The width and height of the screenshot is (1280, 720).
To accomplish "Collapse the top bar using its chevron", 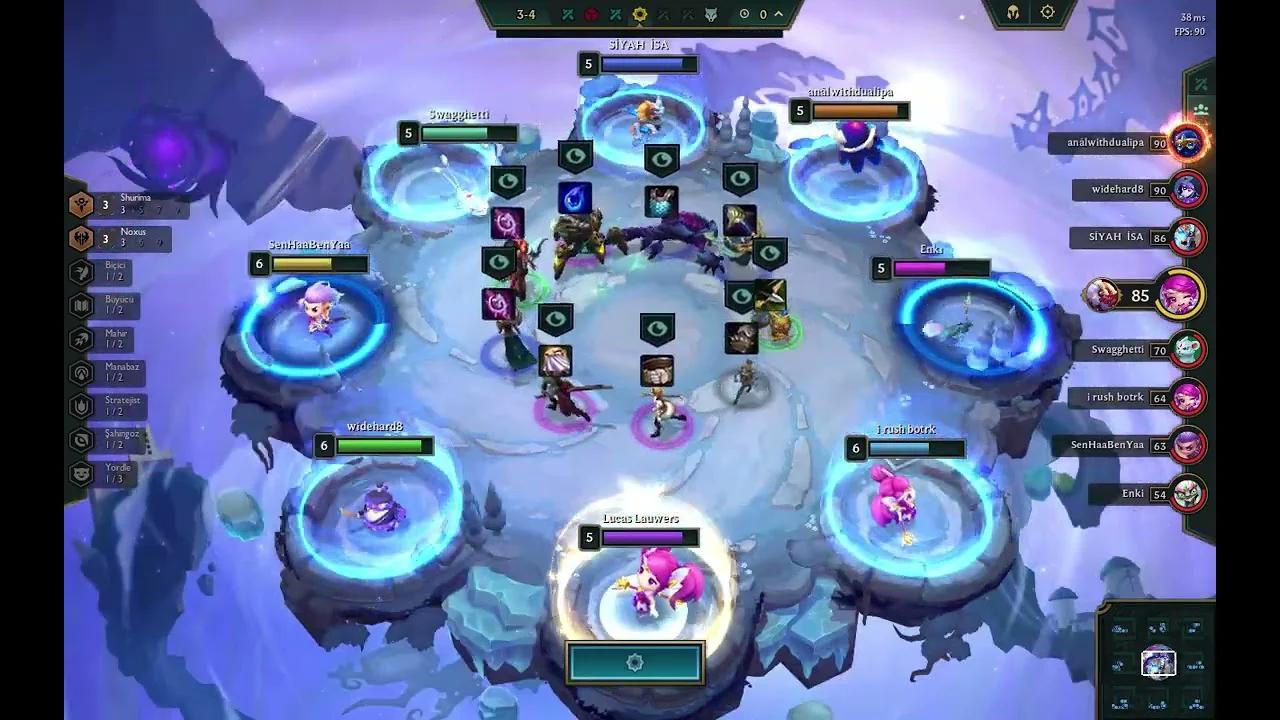I will pos(778,13).
